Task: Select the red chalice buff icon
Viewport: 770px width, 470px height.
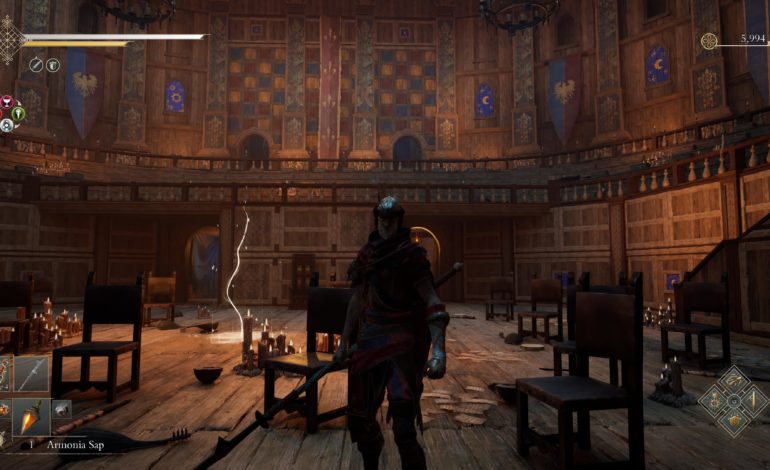Action: click(x=6, y=102)
